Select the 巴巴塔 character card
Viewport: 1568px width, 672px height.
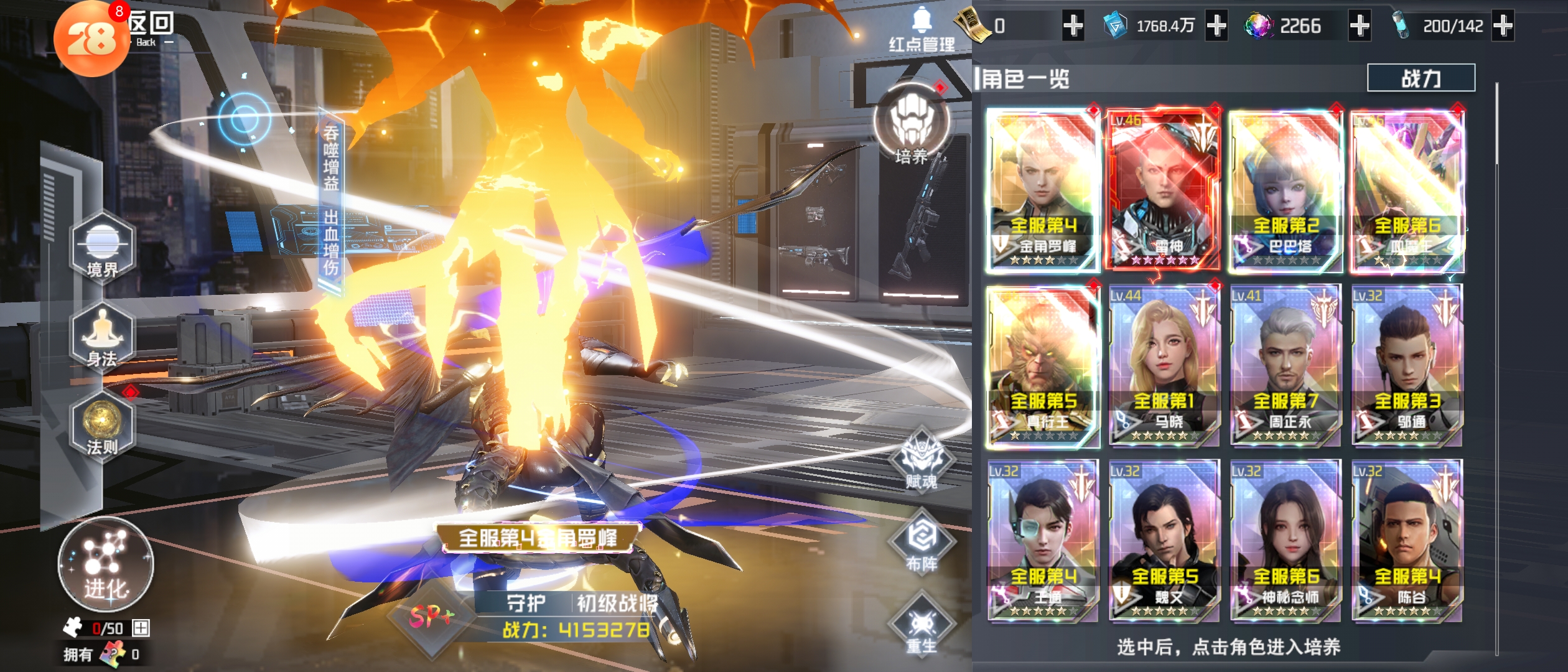pos(1284,190)
